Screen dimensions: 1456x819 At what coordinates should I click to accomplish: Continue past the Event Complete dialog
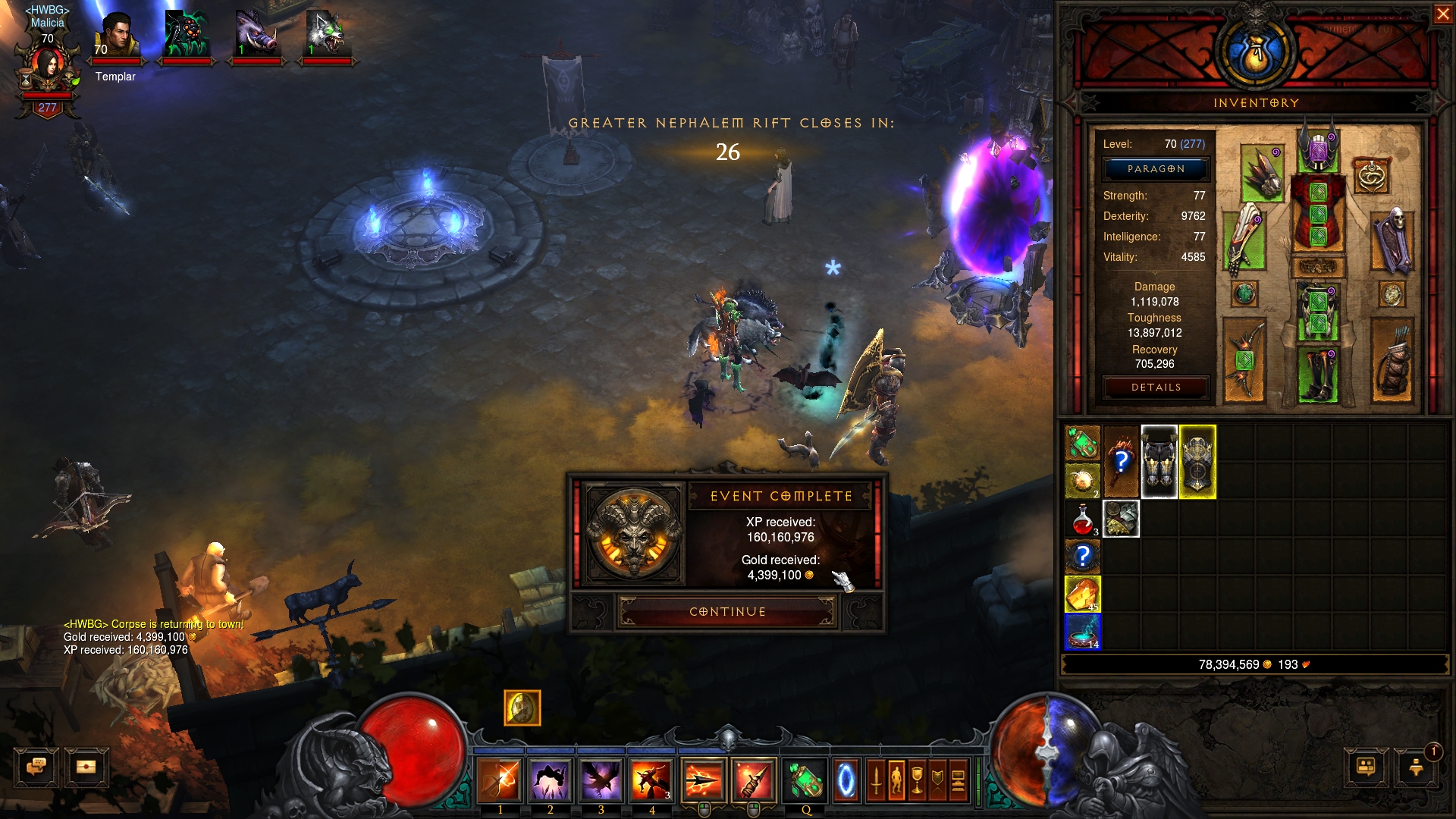[x=727, y=612]
